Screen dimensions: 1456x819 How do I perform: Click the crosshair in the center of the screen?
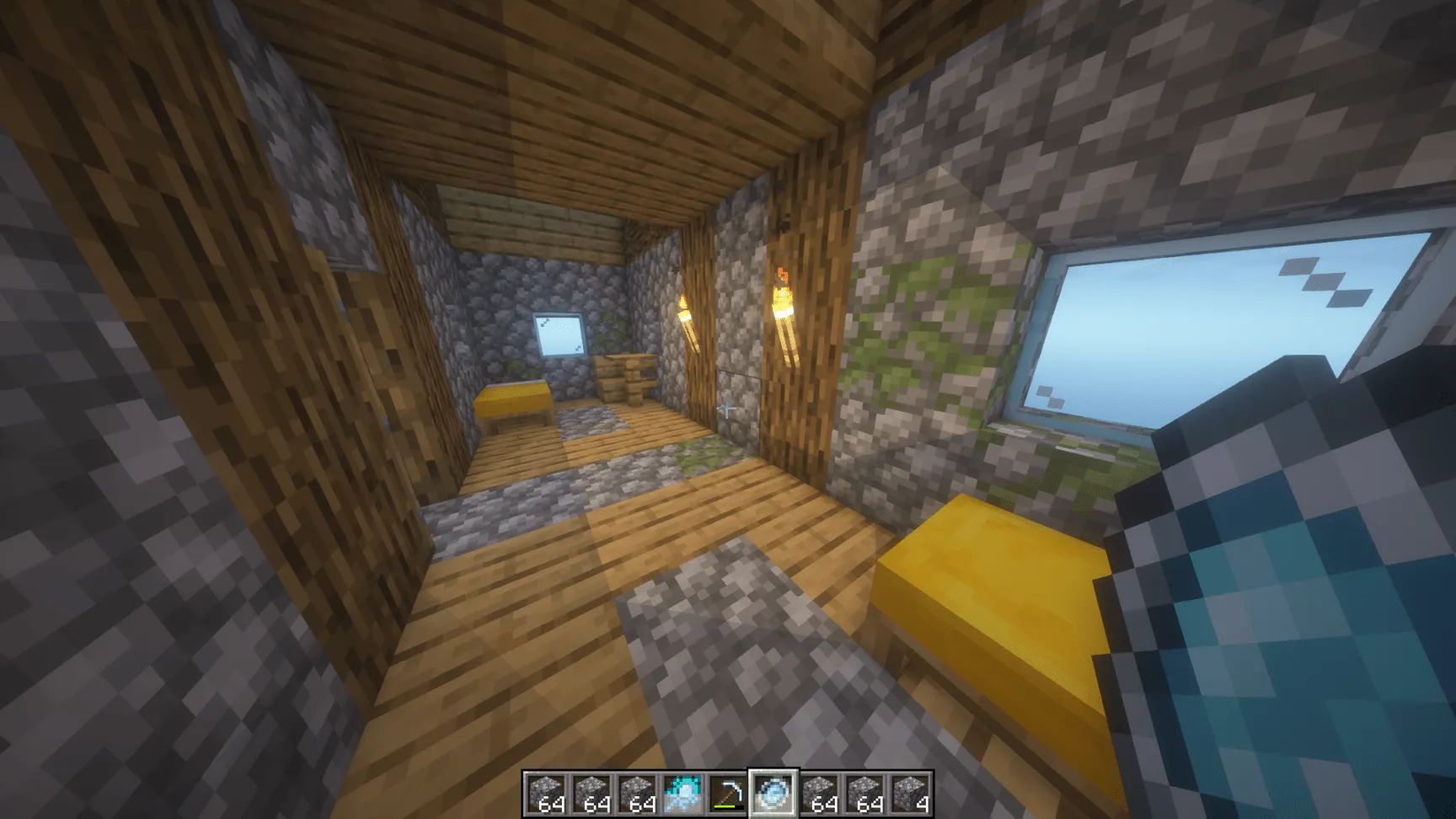(x=728, y=409)
